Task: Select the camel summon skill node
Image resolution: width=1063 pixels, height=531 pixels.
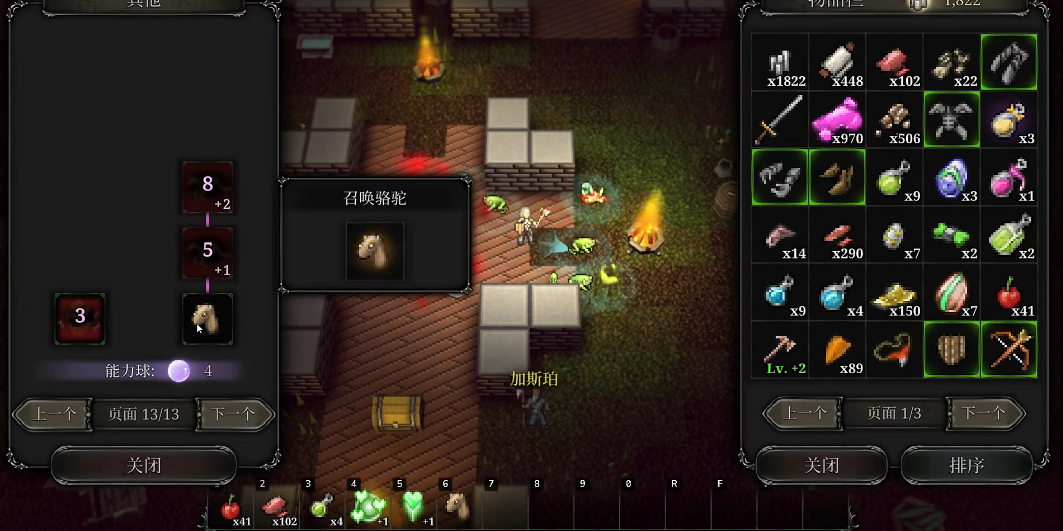Action: 208,318
